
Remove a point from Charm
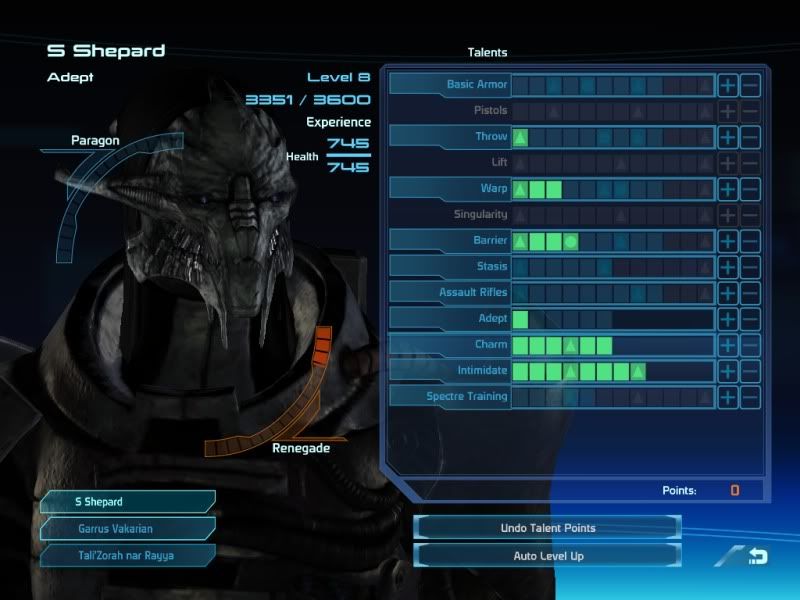[x=750, y=344]
